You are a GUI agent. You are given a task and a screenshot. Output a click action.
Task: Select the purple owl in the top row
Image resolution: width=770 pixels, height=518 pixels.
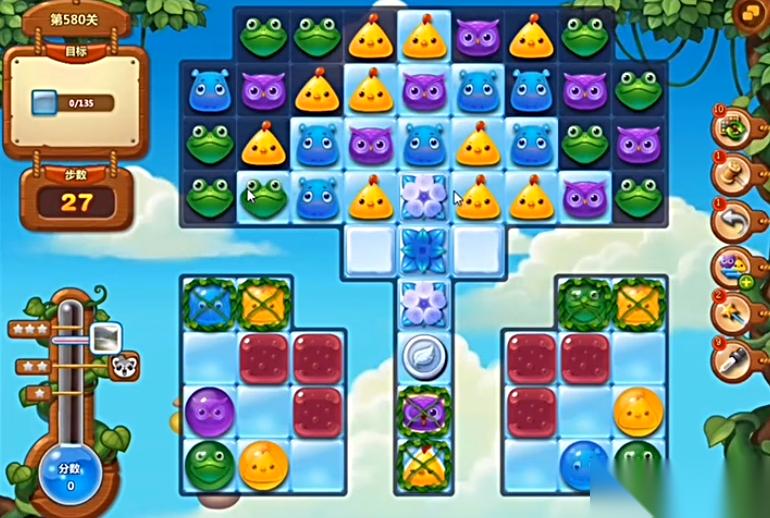(x=478, y=37)
